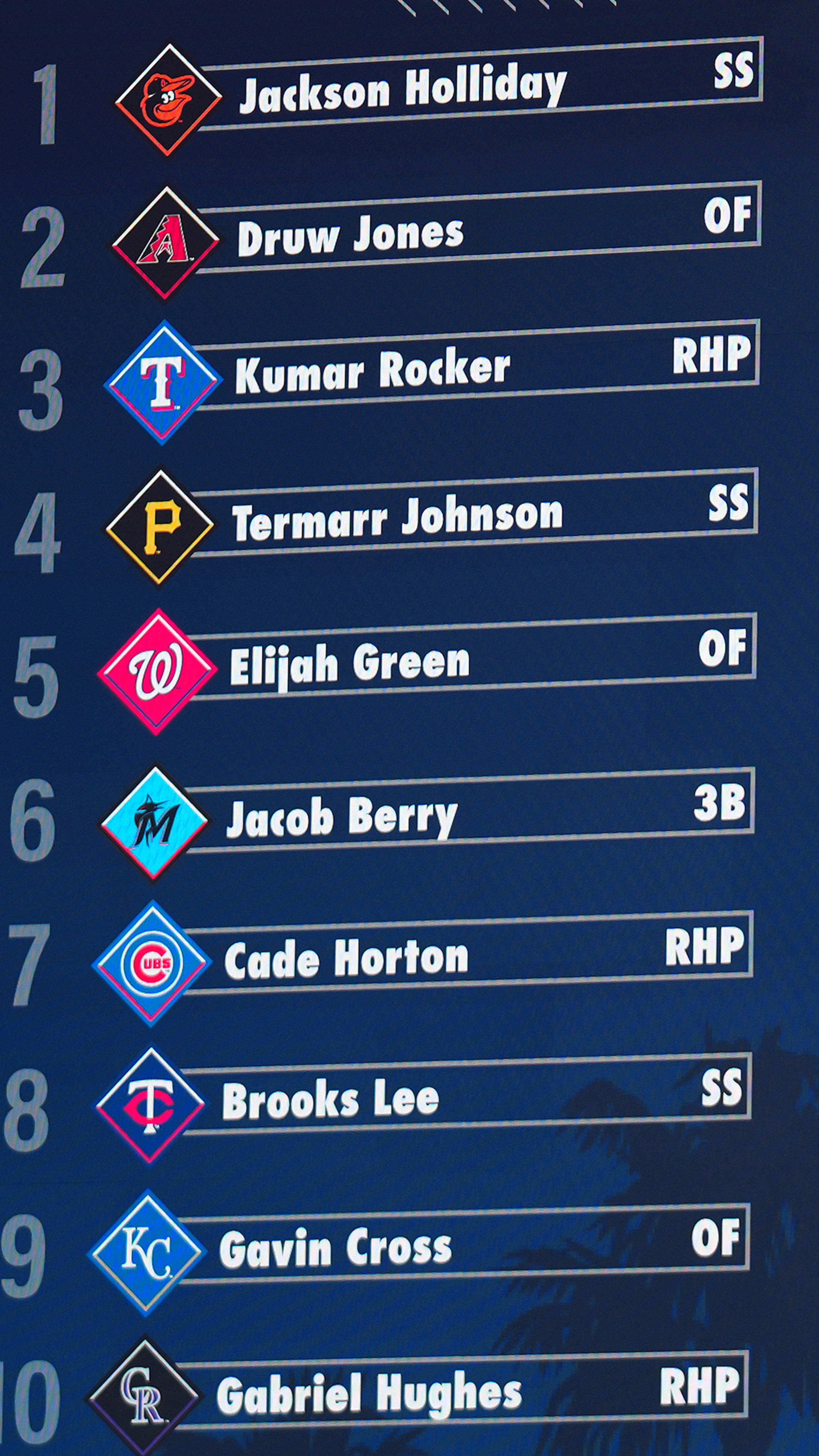Select Jackson Holliday's draft row
819x1456 pixels.
pos(403,90)
